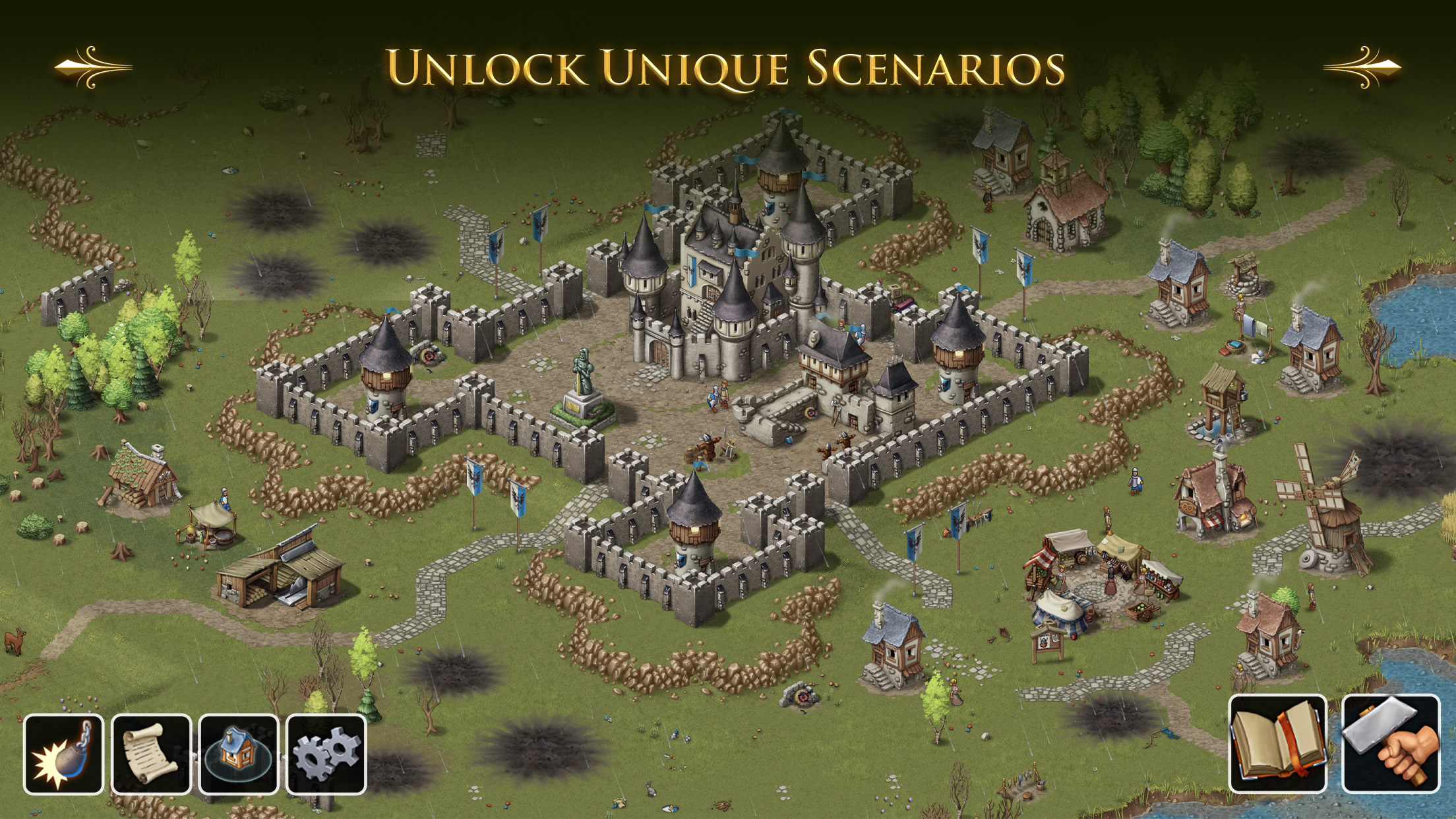Select the hammer build tool
Viewport: 1456px width, 819px height.
point(1391,743)
